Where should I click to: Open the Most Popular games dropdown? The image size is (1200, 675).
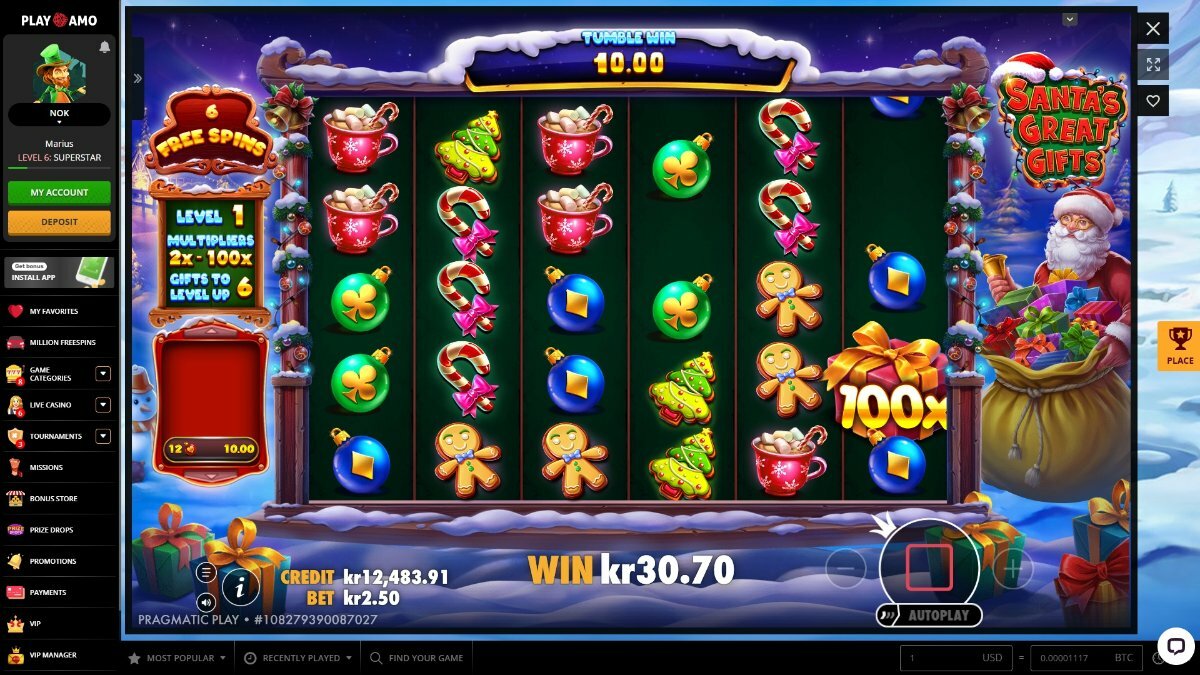coord(179,658)
